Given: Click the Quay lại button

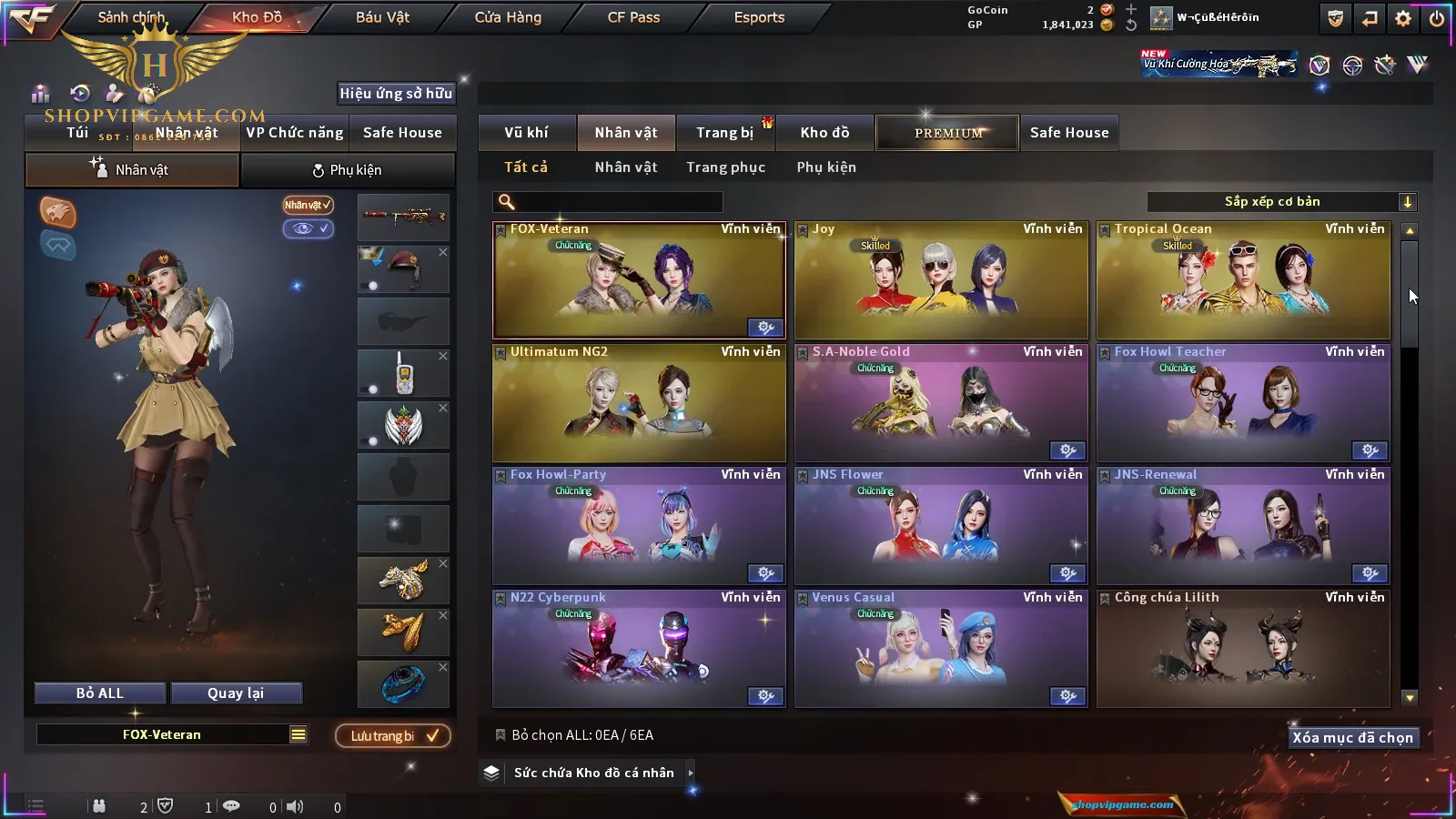Looking at the screenshot, I should click(x=236, y=693).
